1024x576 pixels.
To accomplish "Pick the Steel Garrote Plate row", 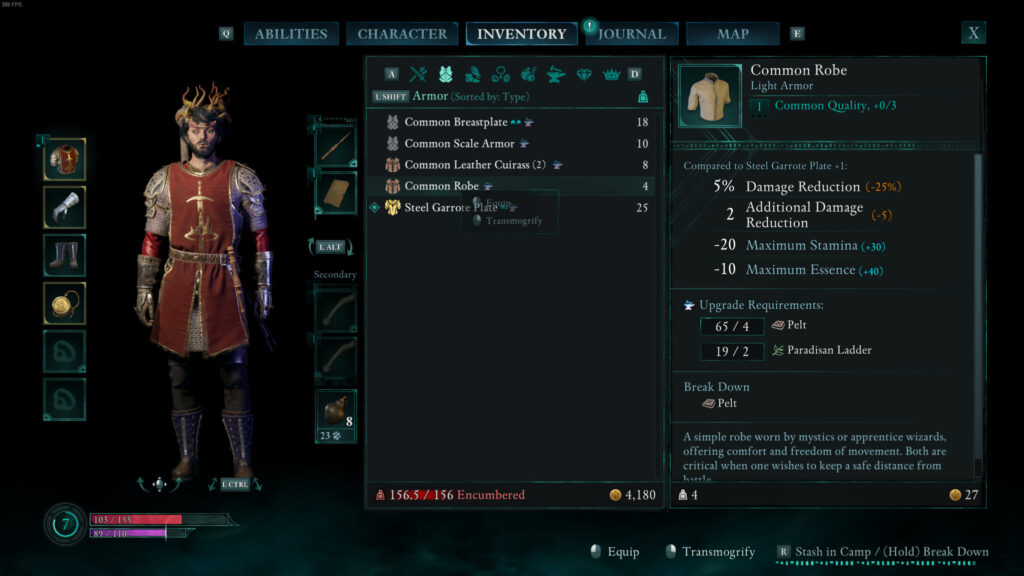I will (450, 208).
